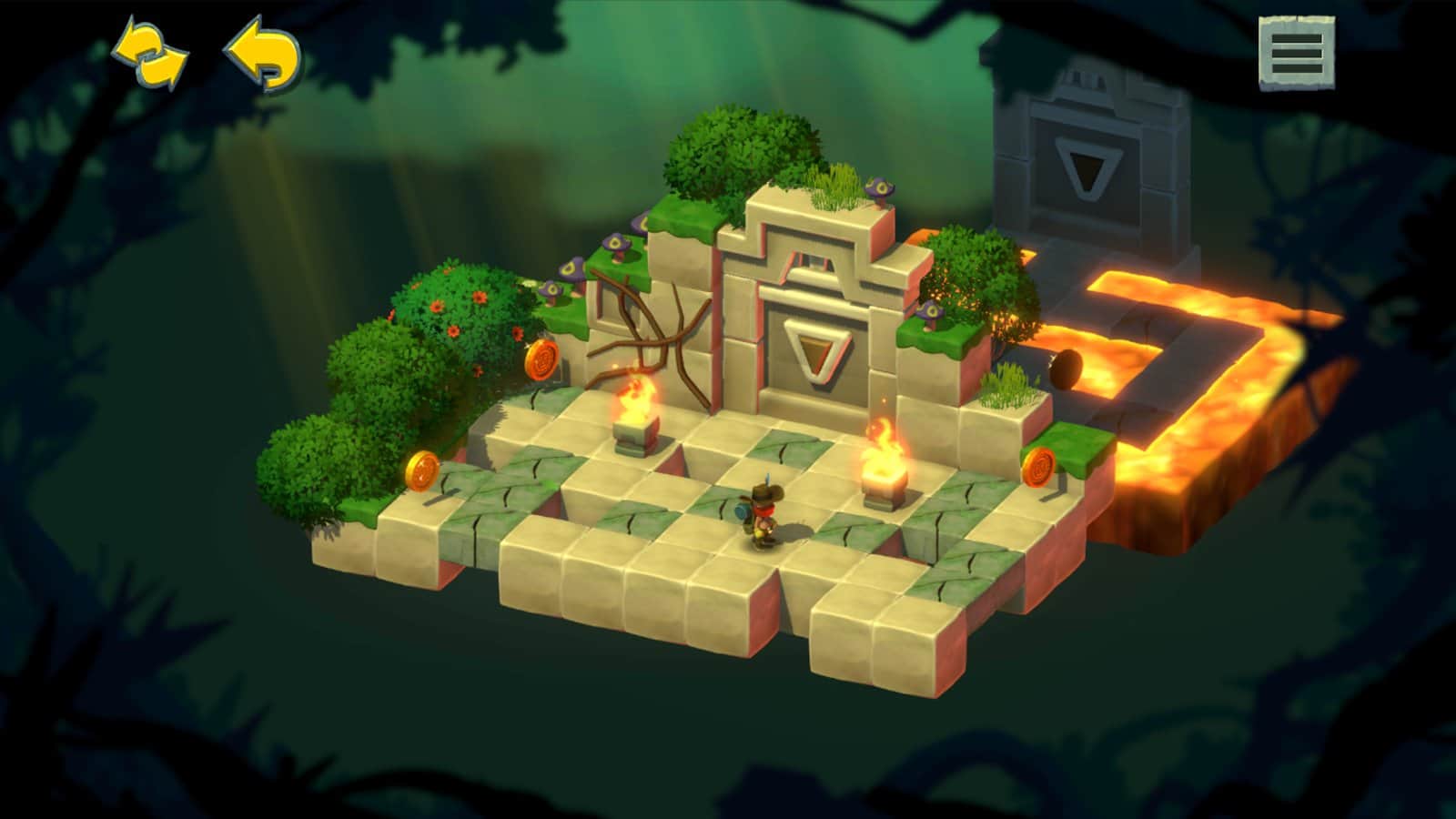This screenshot has height=819, width=1456.
Task: Click the triangle emblem on the temple door
Action: [x=817, y=350]
